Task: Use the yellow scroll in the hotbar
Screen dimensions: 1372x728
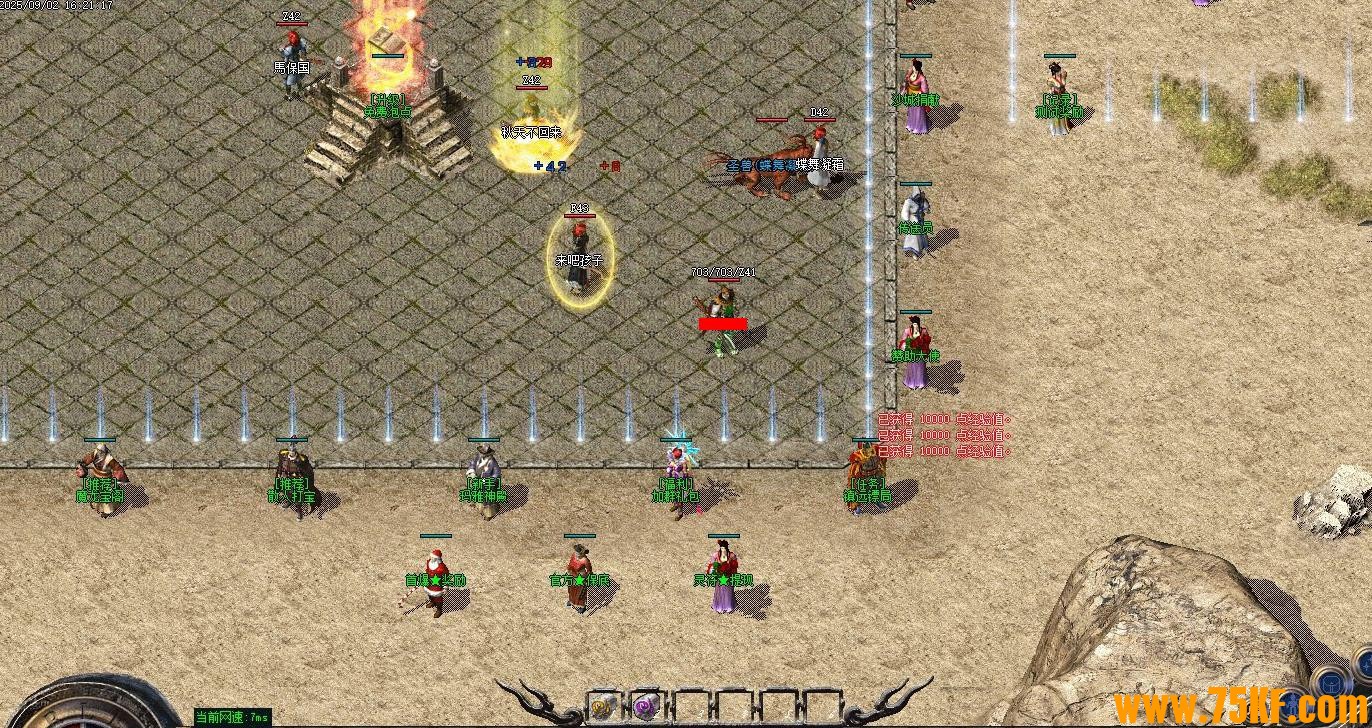Action: (x=603, y=706)
